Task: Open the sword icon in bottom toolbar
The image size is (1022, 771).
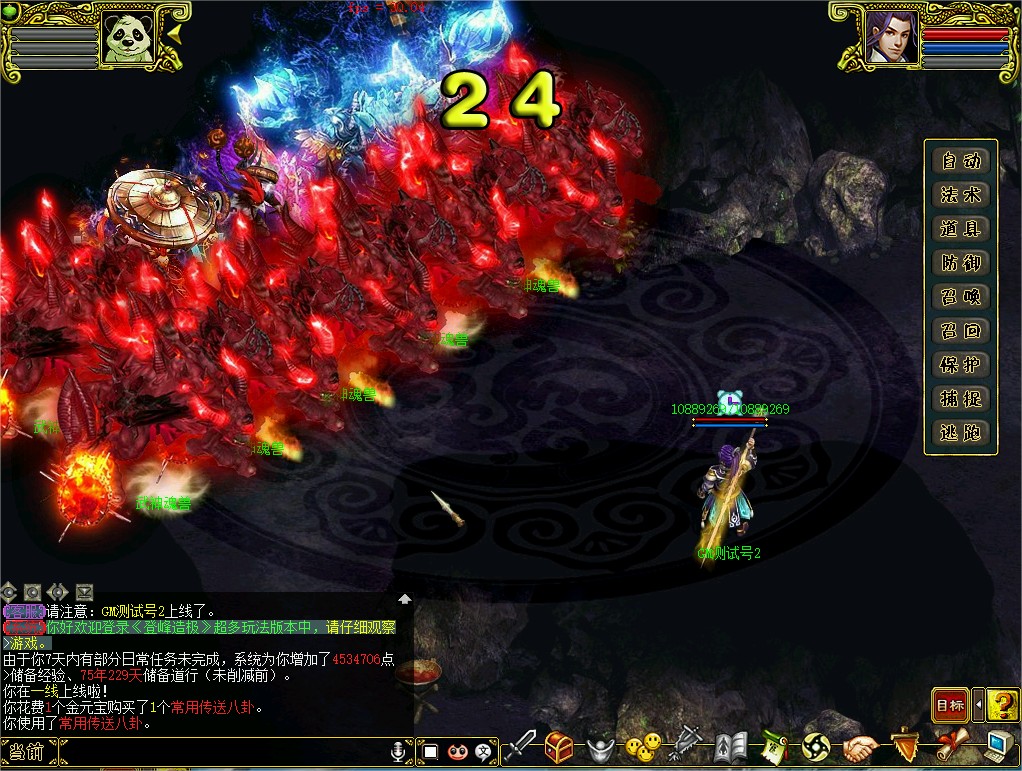Action: point(520,746)
